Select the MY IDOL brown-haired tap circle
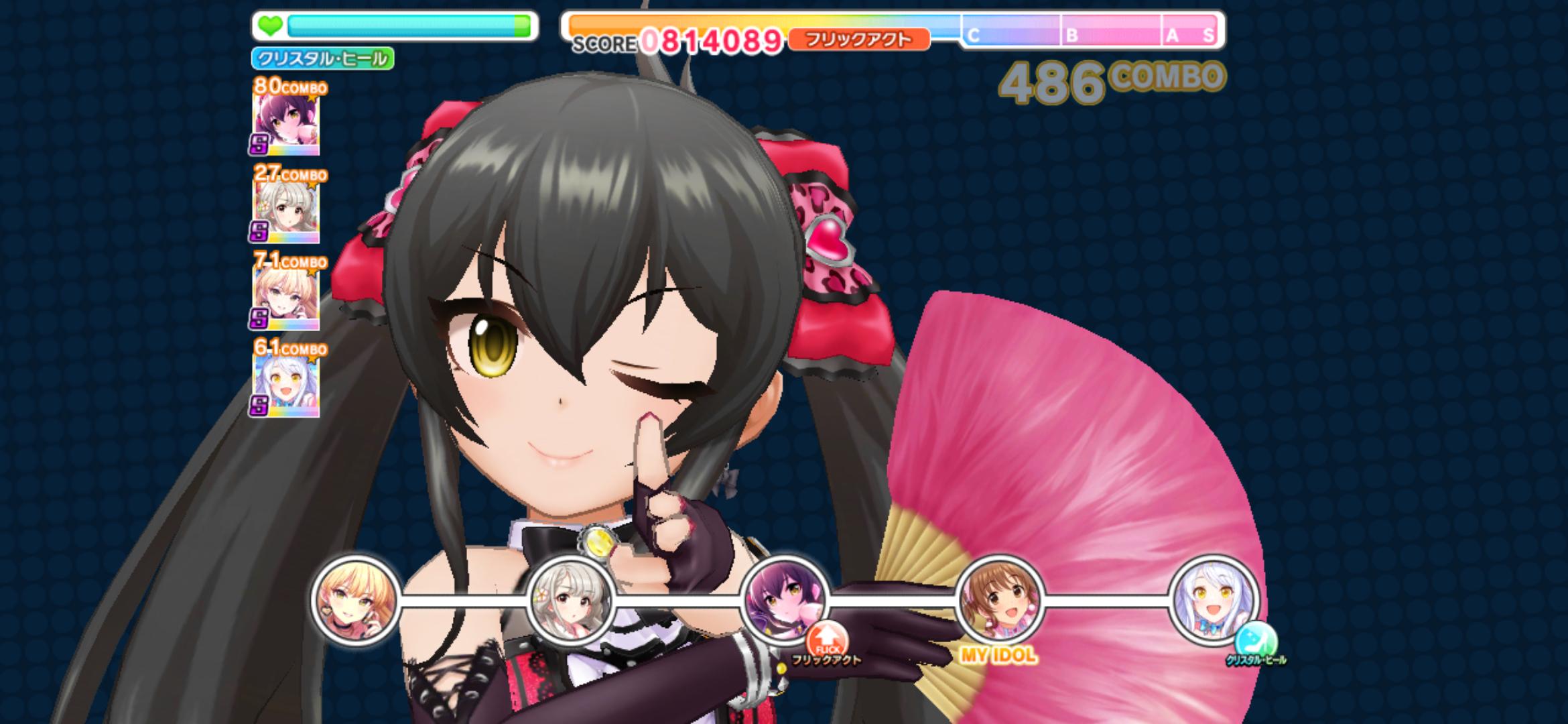1568x724 pixels. tap(999, 599)
